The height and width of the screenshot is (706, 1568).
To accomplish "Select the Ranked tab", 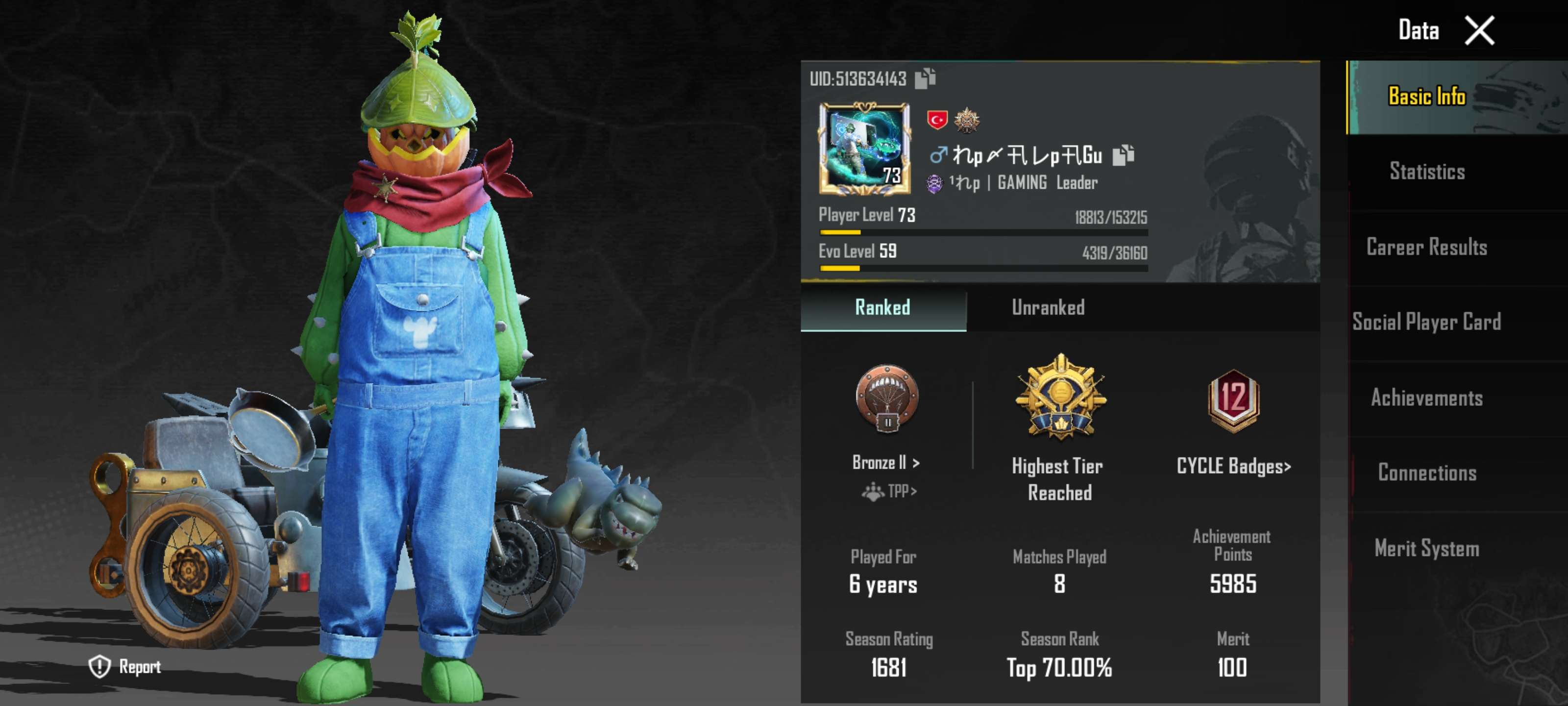I will click(x=882, y=307).
